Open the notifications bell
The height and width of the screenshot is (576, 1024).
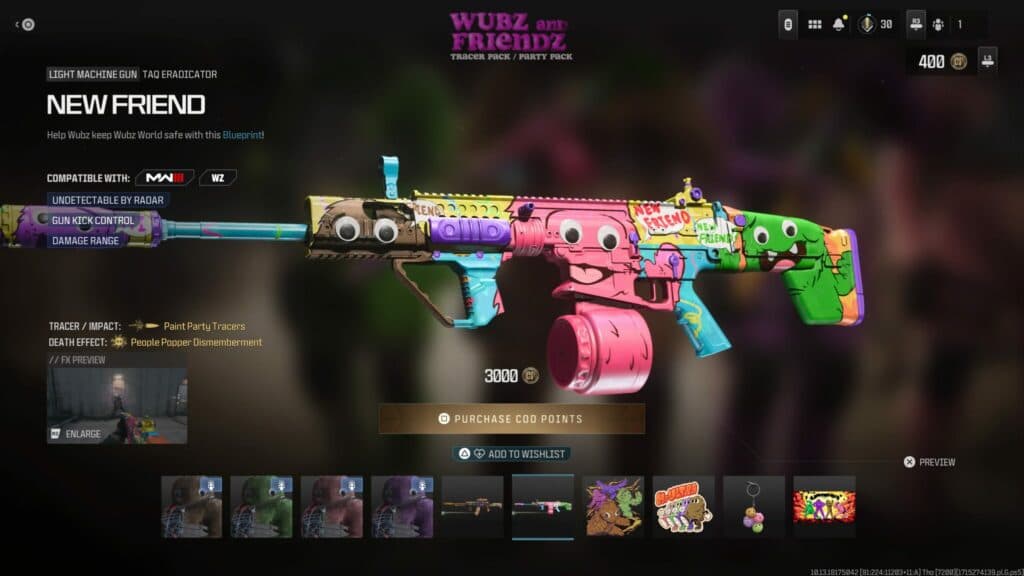pyautogui.click(x=840, y=24)
